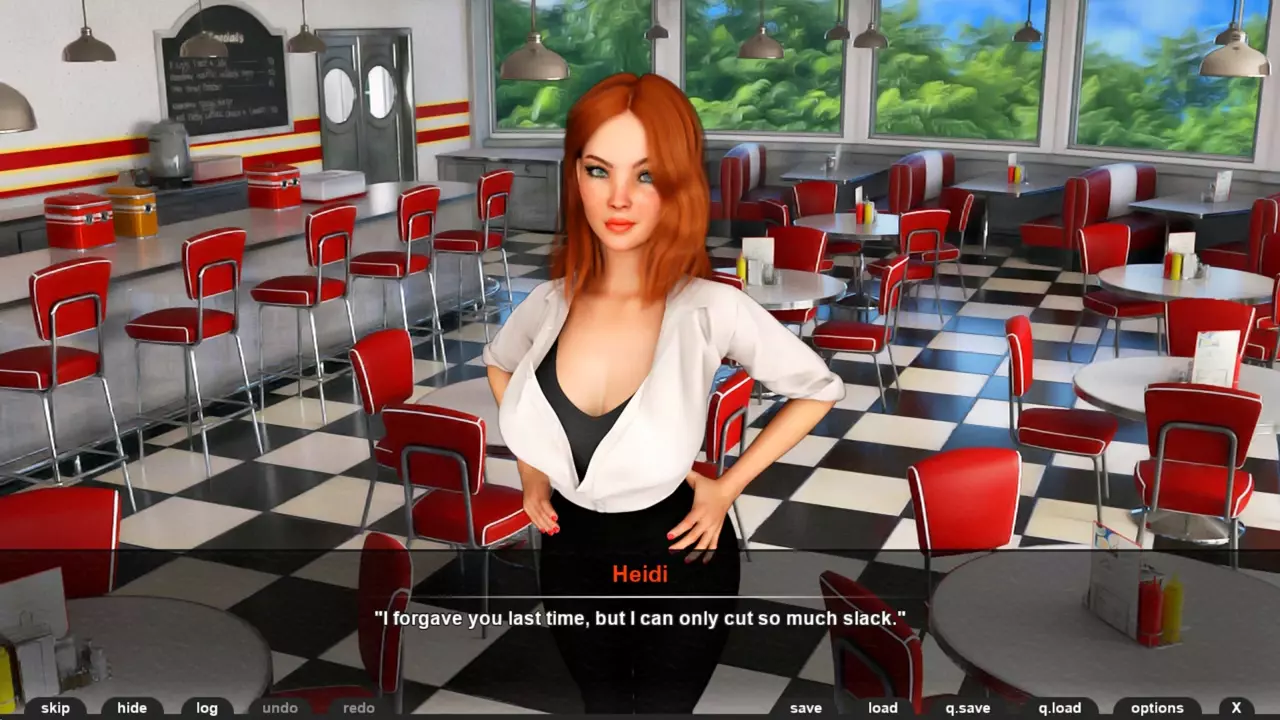Quick load with q.load
The image size is (1280, 720).
click(x=1060, y=708)
